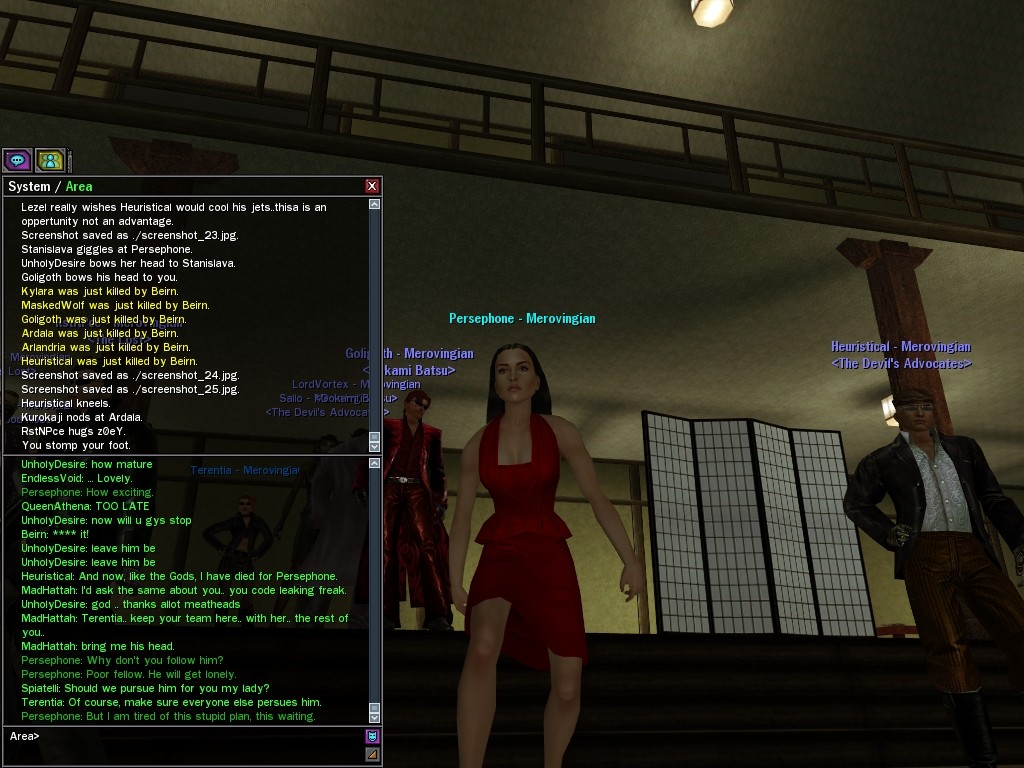Select the System channel in chat title
This screenshot has height=768, width=1024.
tap(29, 186)
